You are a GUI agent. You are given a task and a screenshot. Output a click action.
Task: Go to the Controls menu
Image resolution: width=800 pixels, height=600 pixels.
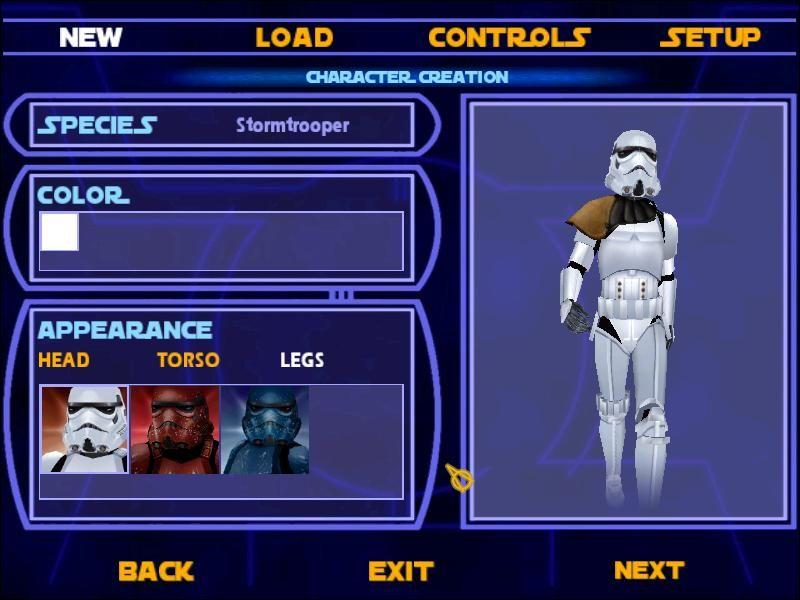pos(509,38)
